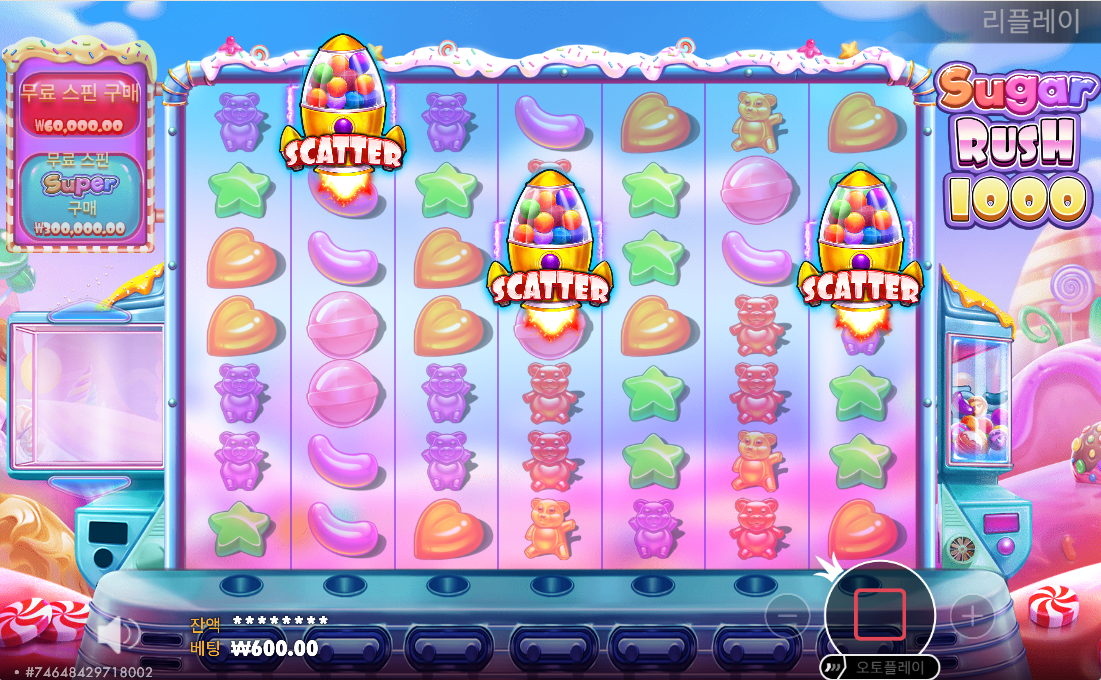Decrease the bet with the minus button
Screen dimensions: 1101x680
[788, 615]
